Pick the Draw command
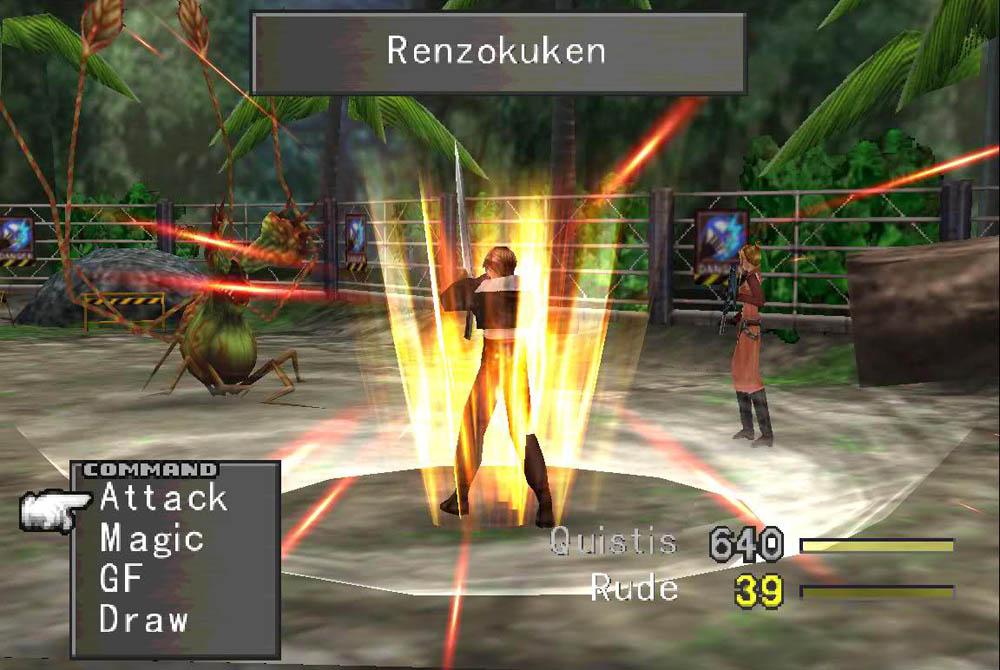 pos(143,619)
